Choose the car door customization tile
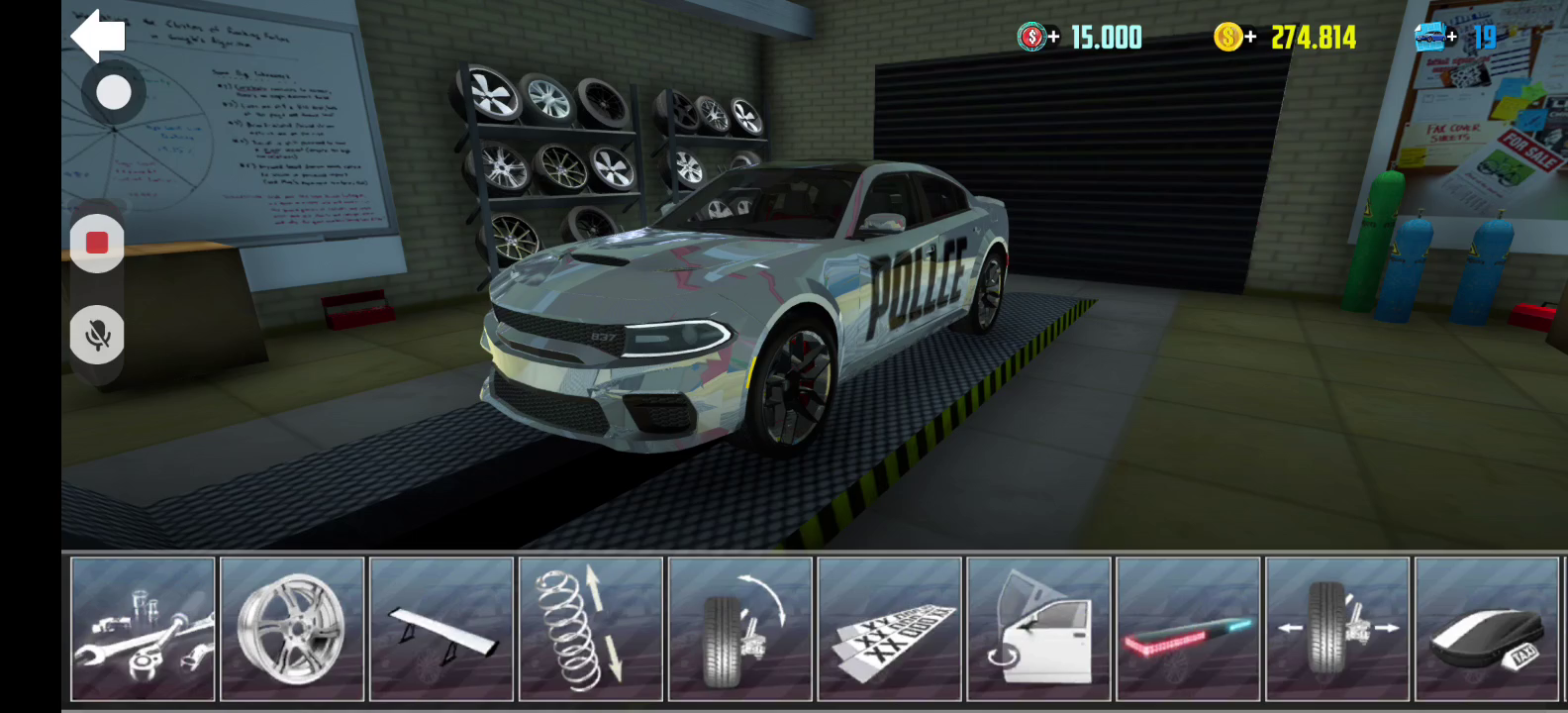The width and height of the screenshot is (1568, 713). [1038, 629]
